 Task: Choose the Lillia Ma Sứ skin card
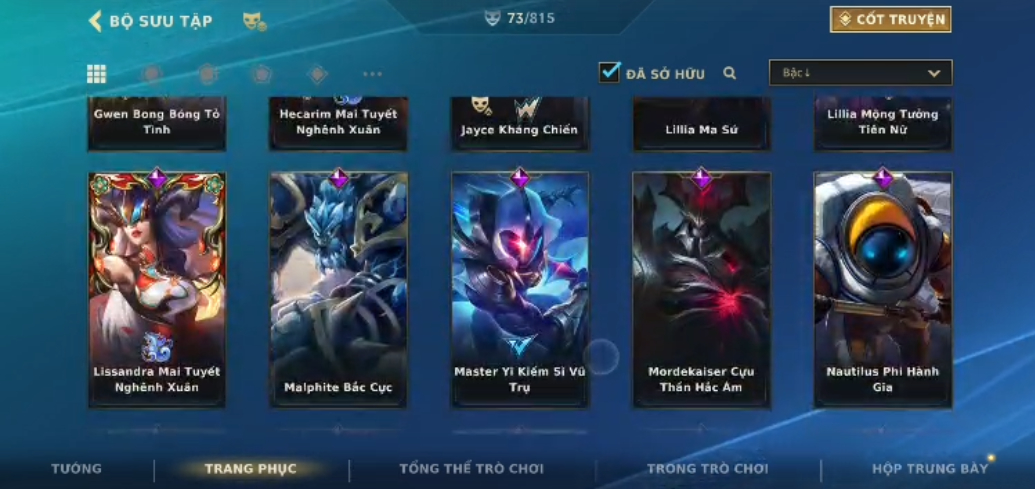coord(701,125)
